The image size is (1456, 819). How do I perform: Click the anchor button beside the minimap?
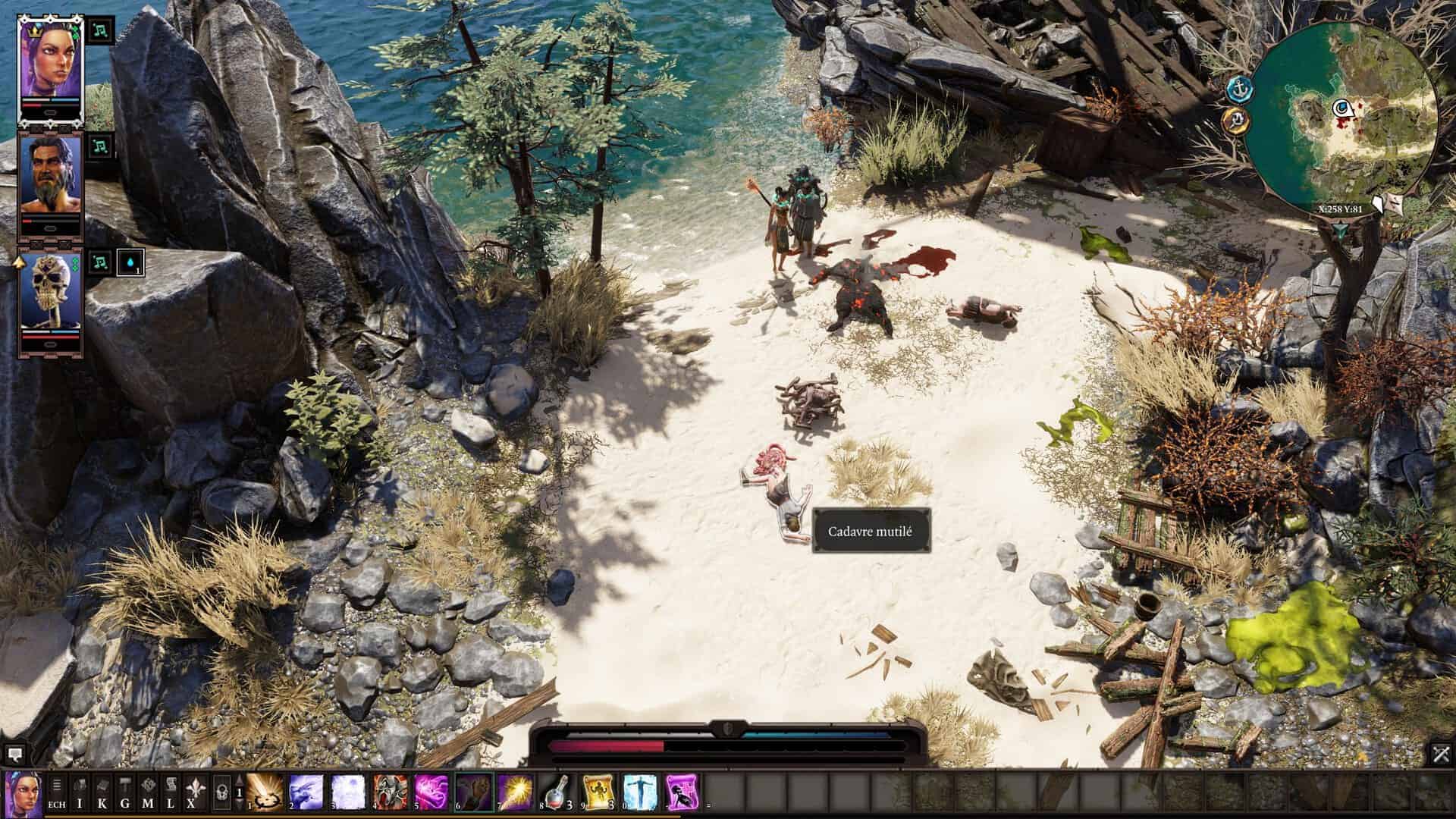1237,89
